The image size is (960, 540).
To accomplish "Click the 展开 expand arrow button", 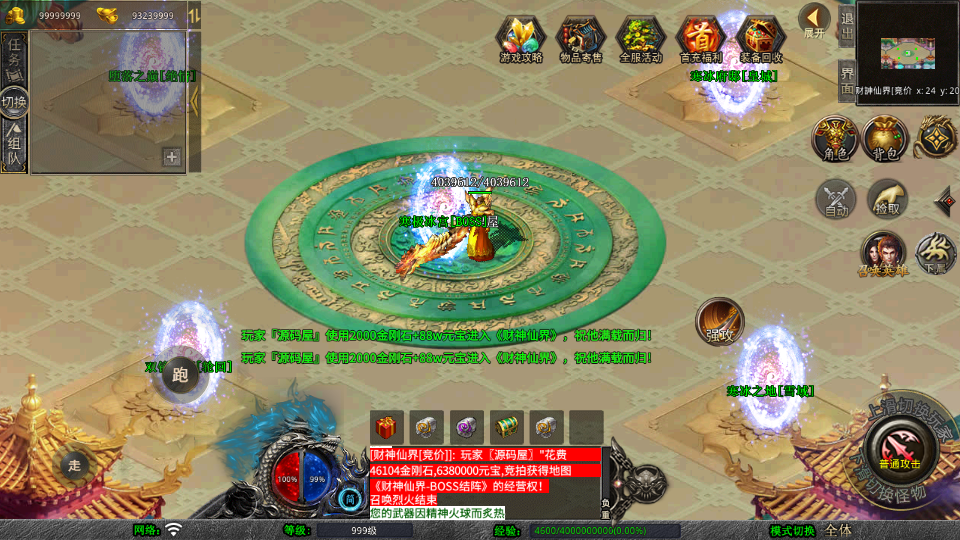I will point(815,20).
